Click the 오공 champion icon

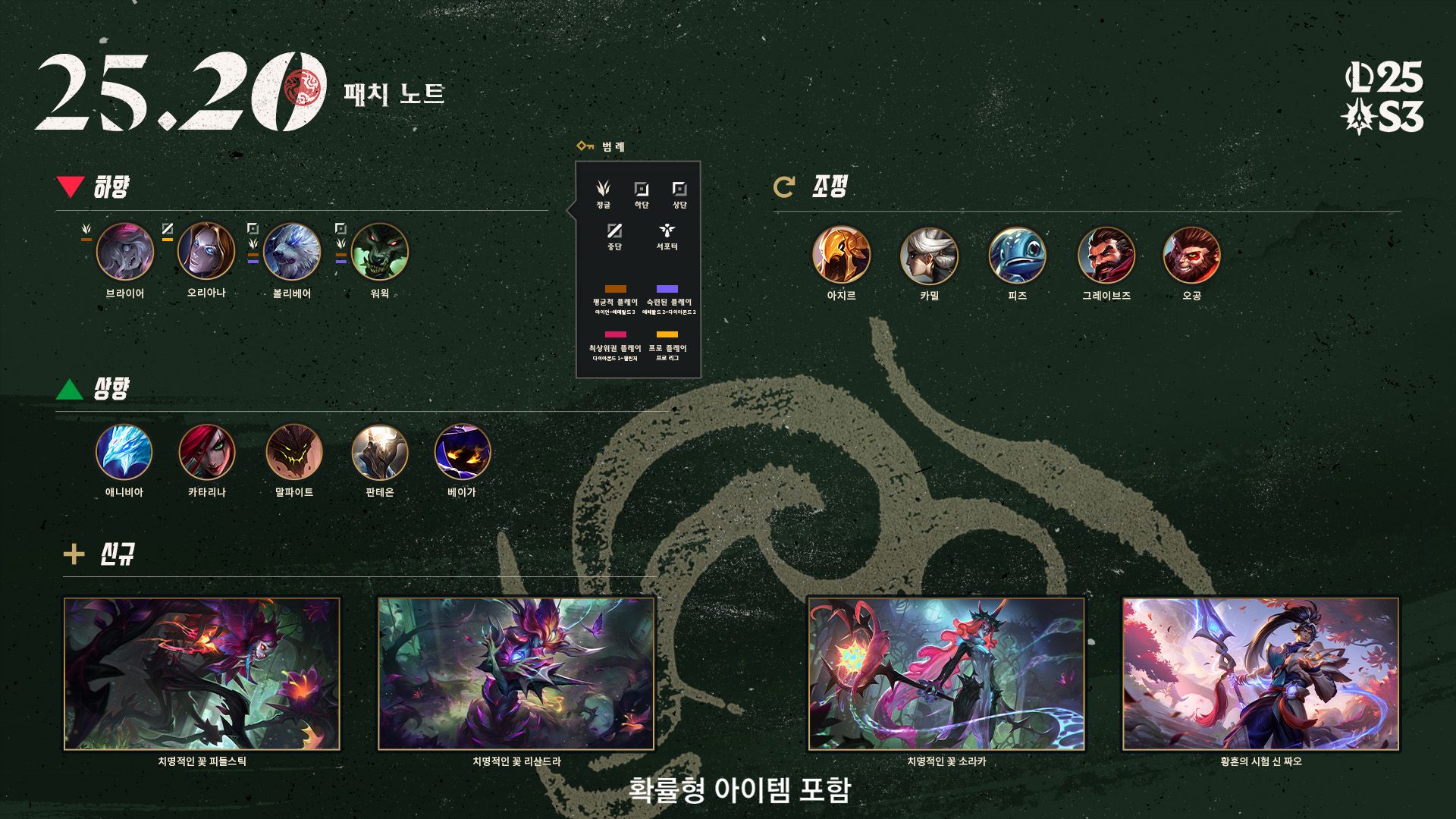(x=1191, y=256)
